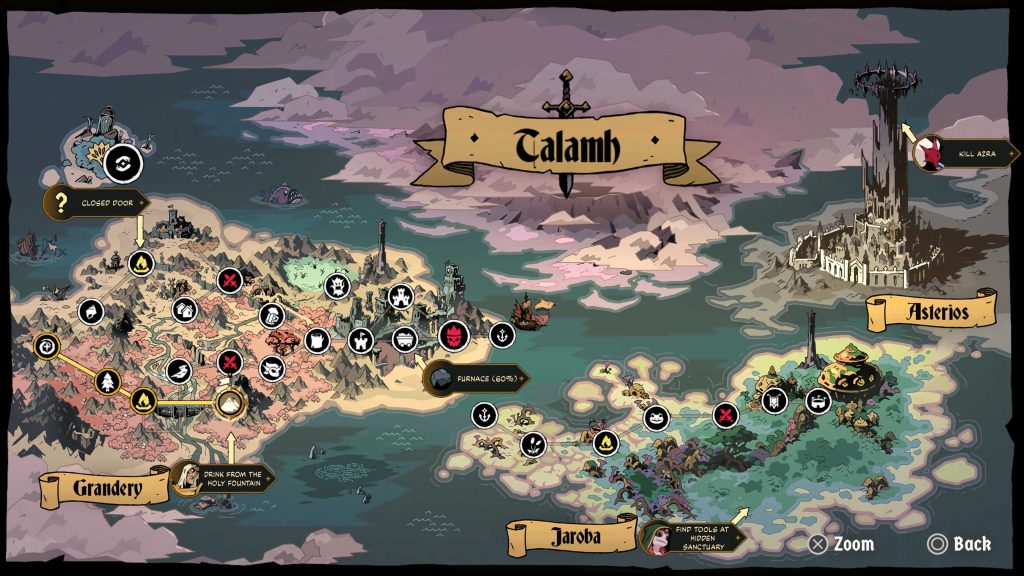Choose the mine cart node
Image resolution: width=1024 pixels, height=576 pixels.
tap(404, 337)
